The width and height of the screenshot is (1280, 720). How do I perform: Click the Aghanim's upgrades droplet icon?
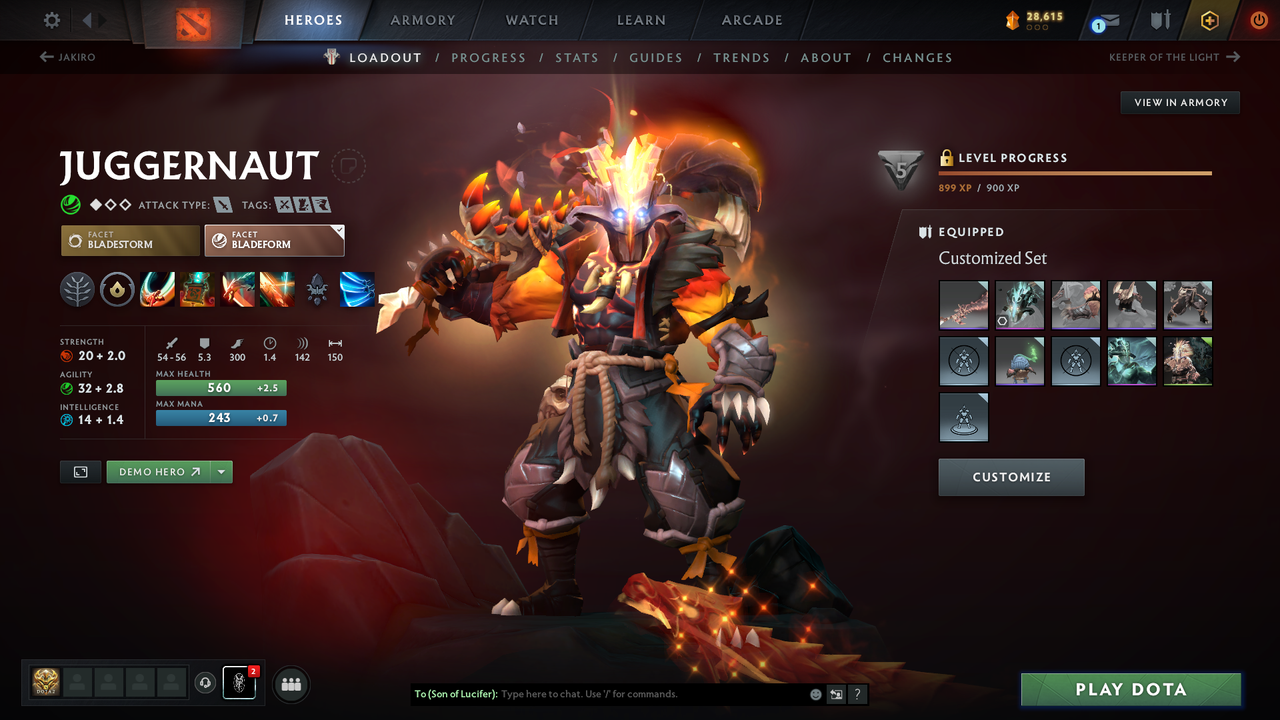point(117,289)
